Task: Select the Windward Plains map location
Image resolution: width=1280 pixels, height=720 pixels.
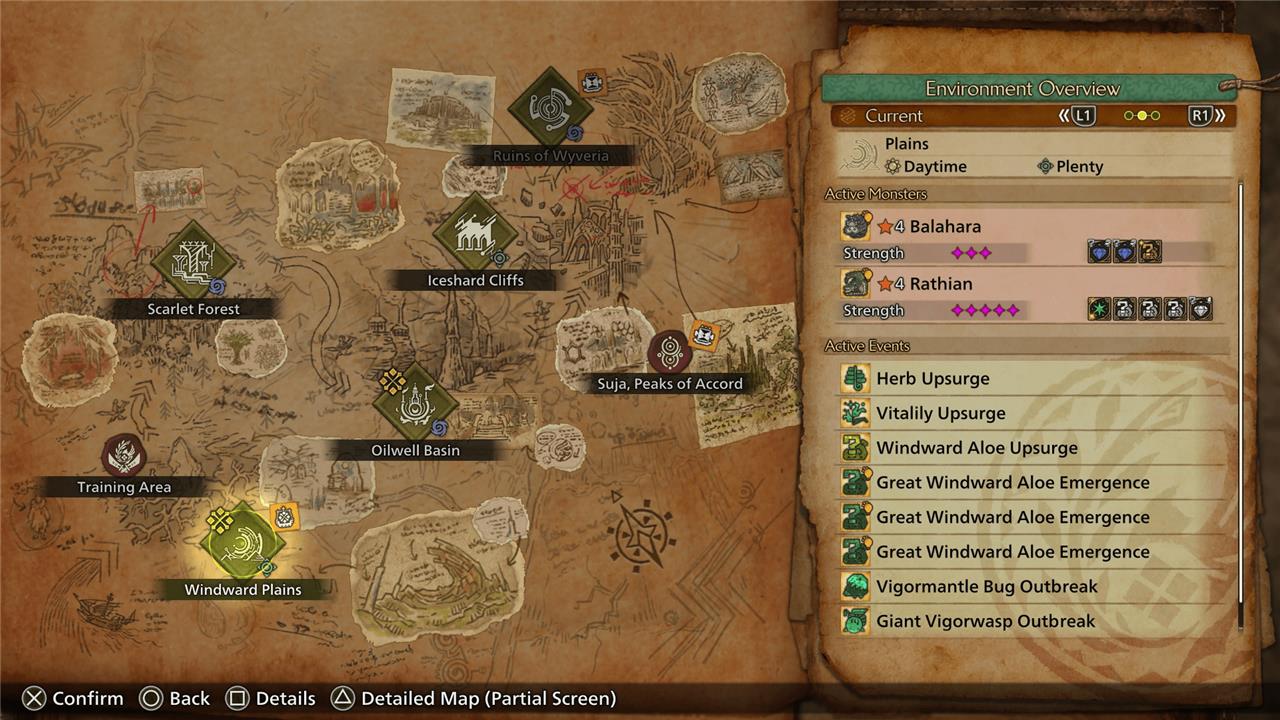Action: [243, 544]
